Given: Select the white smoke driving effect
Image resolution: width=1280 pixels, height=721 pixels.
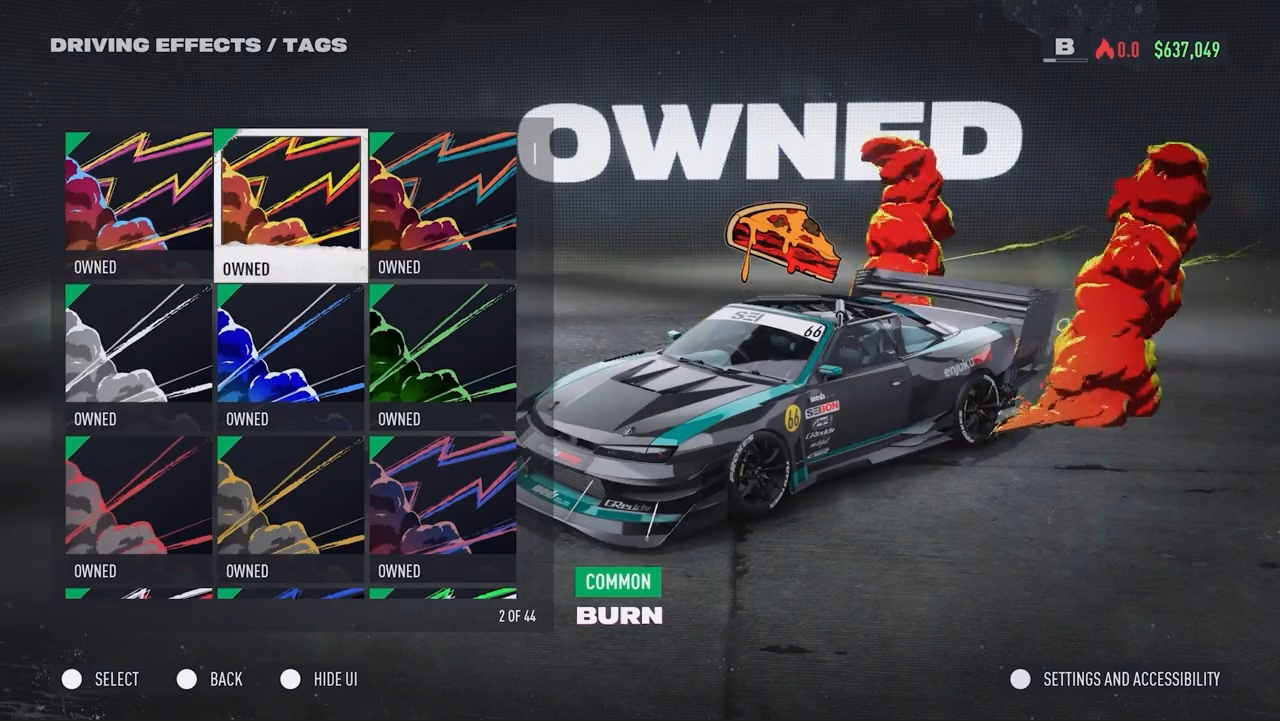Looking at the screenshot, I should (139, 356).
